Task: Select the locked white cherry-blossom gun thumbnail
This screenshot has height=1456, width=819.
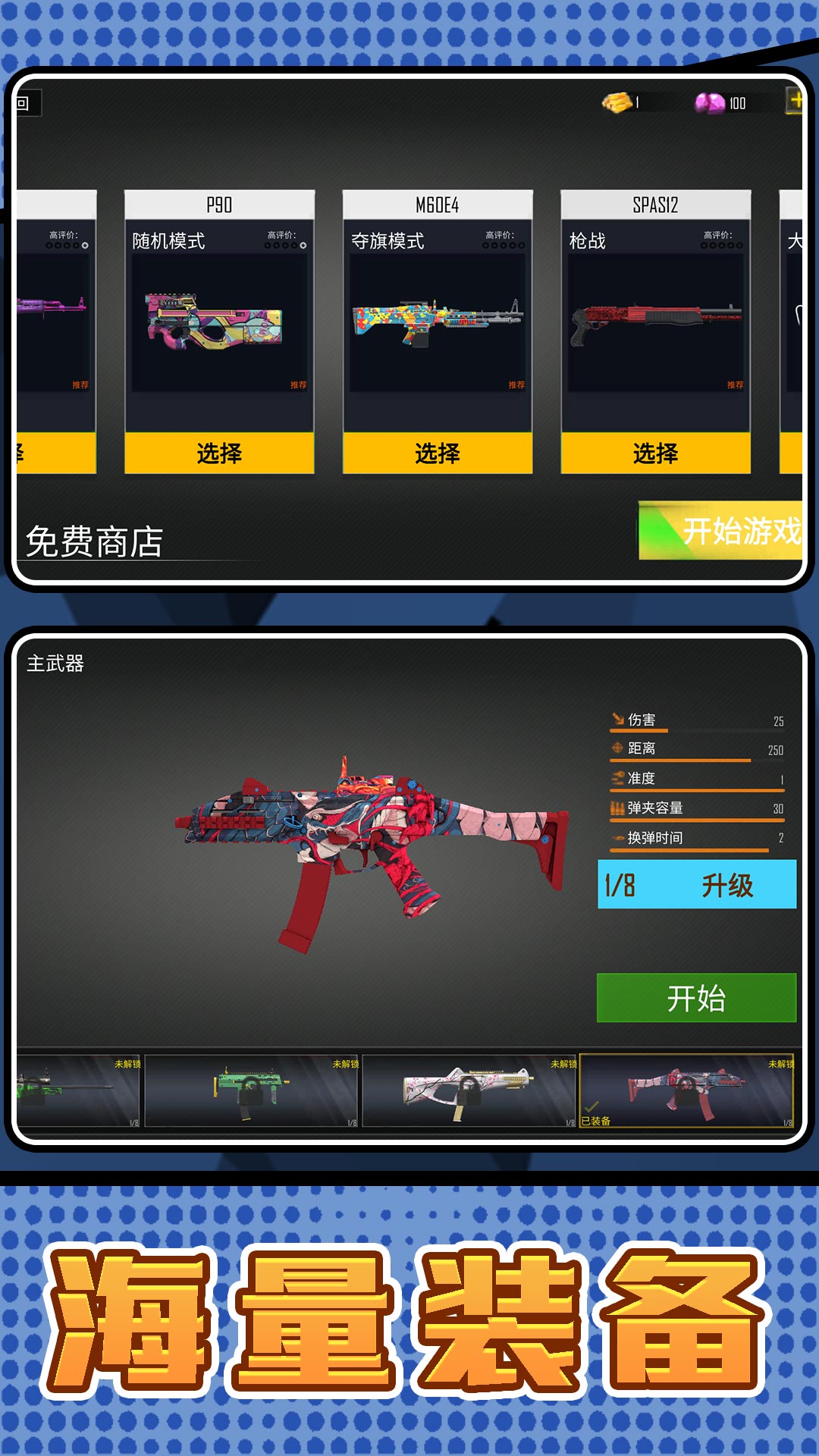Action: pyautogui.click(x=469, y=1090)
